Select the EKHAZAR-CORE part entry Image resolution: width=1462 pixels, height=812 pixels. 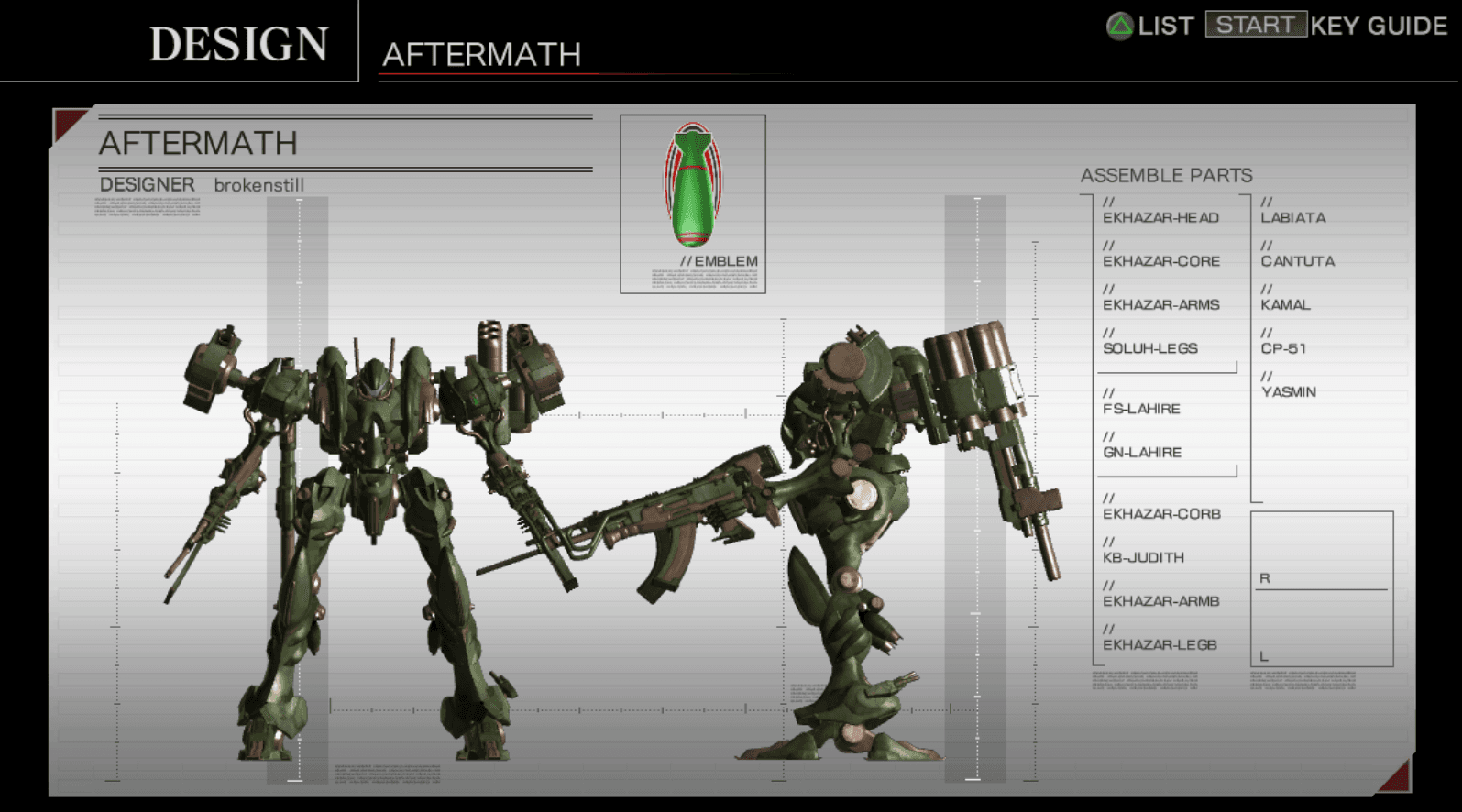point(1160,261)
